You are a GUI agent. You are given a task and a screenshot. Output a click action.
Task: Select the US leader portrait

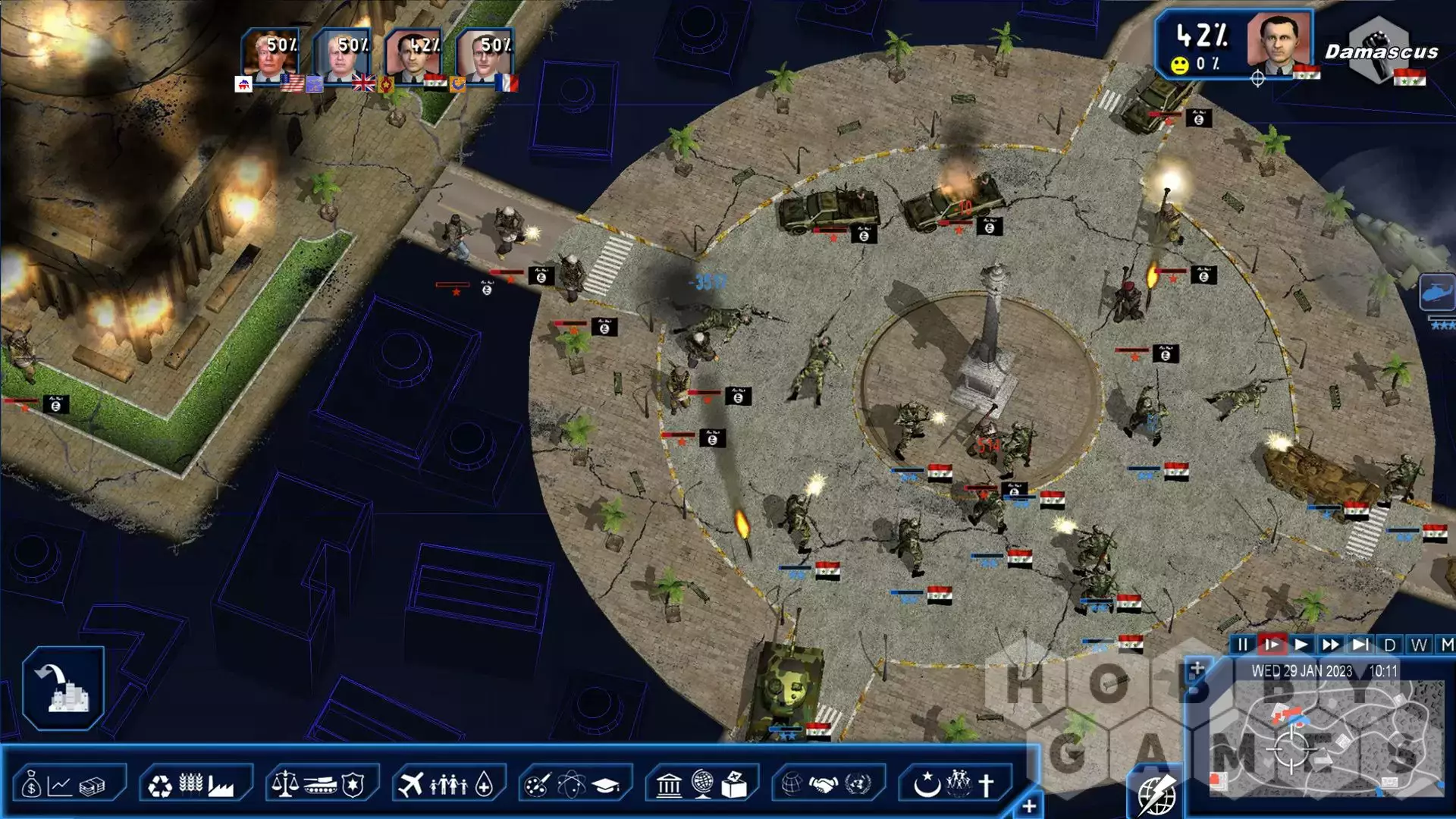click(x=269, y=55)
